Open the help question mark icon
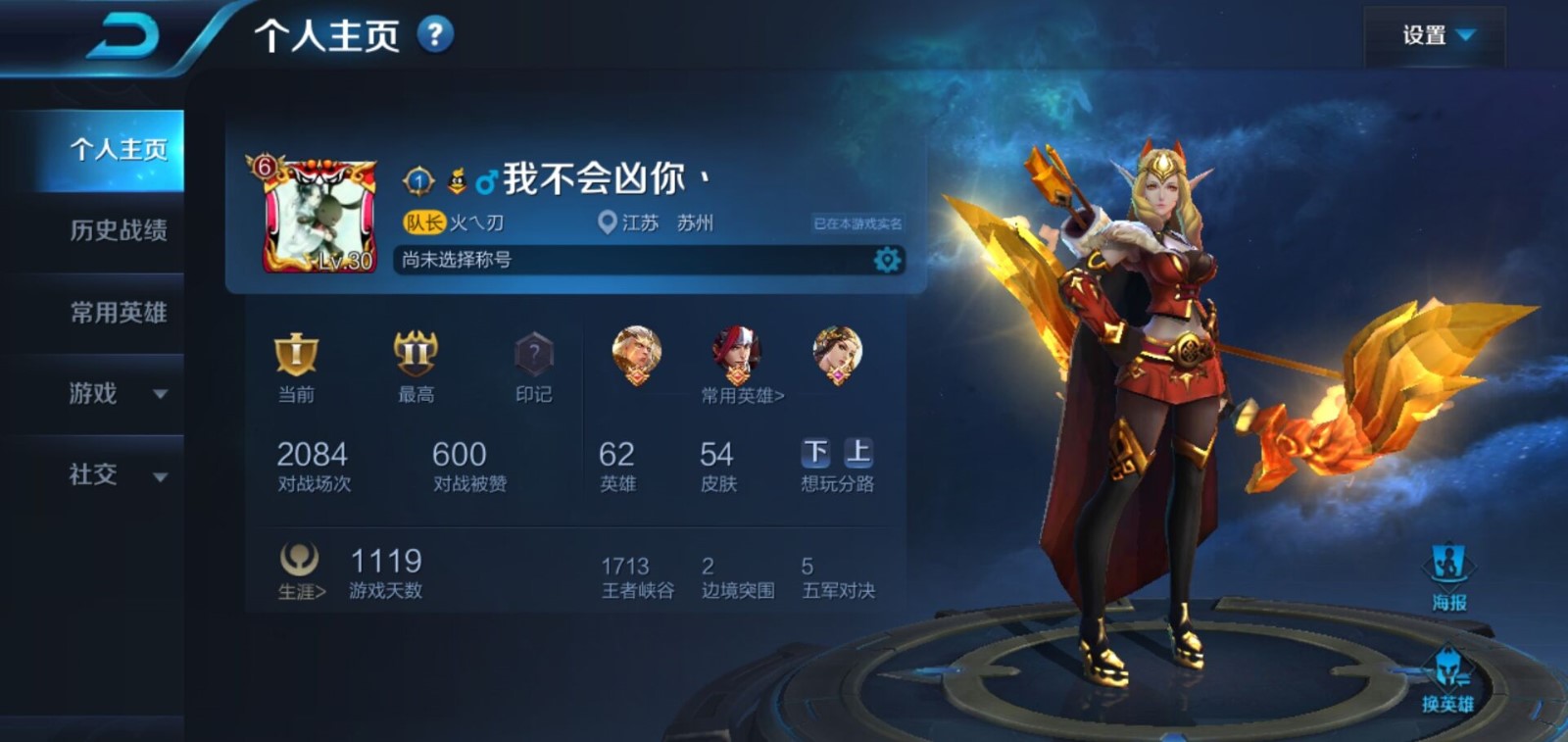This screenshot has width=1568, height=742. pyautogui.click(x=435, y=35)
